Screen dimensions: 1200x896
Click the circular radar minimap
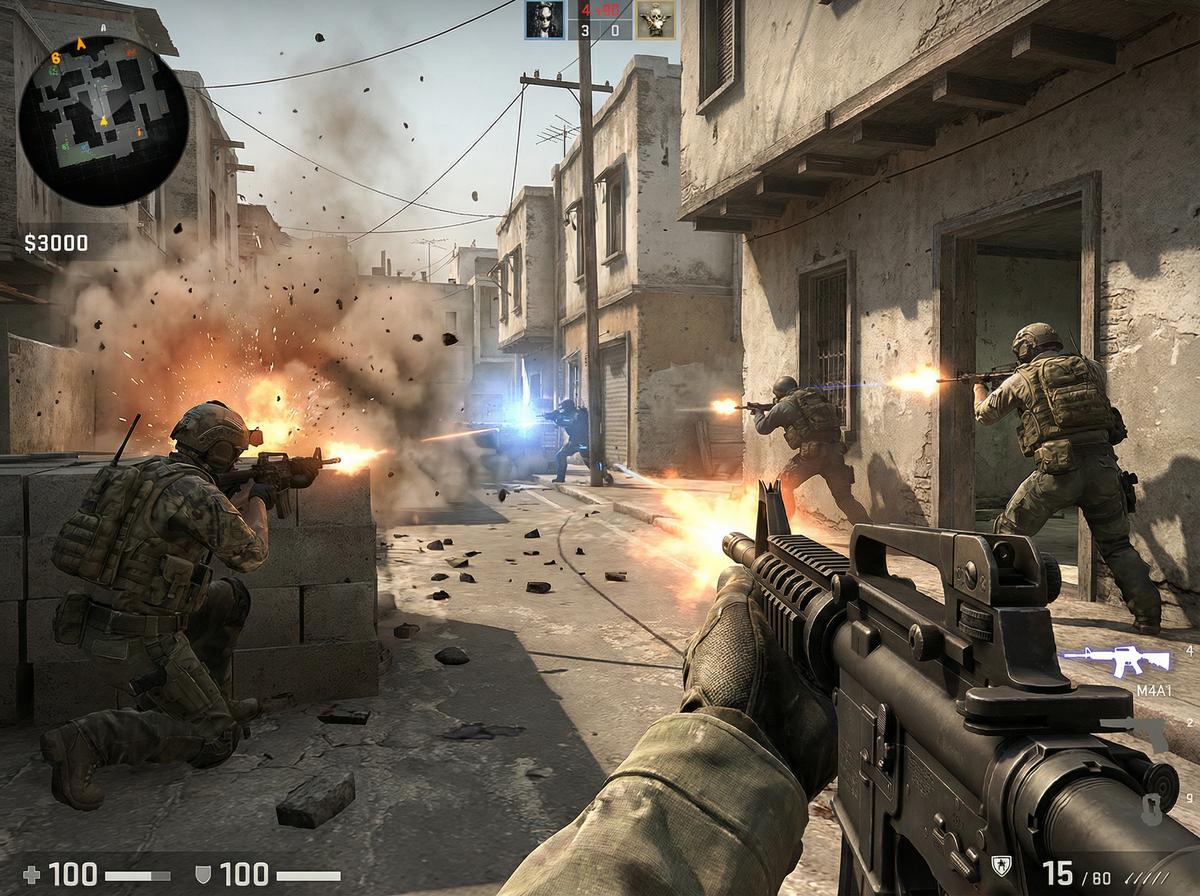pos(103,121)
